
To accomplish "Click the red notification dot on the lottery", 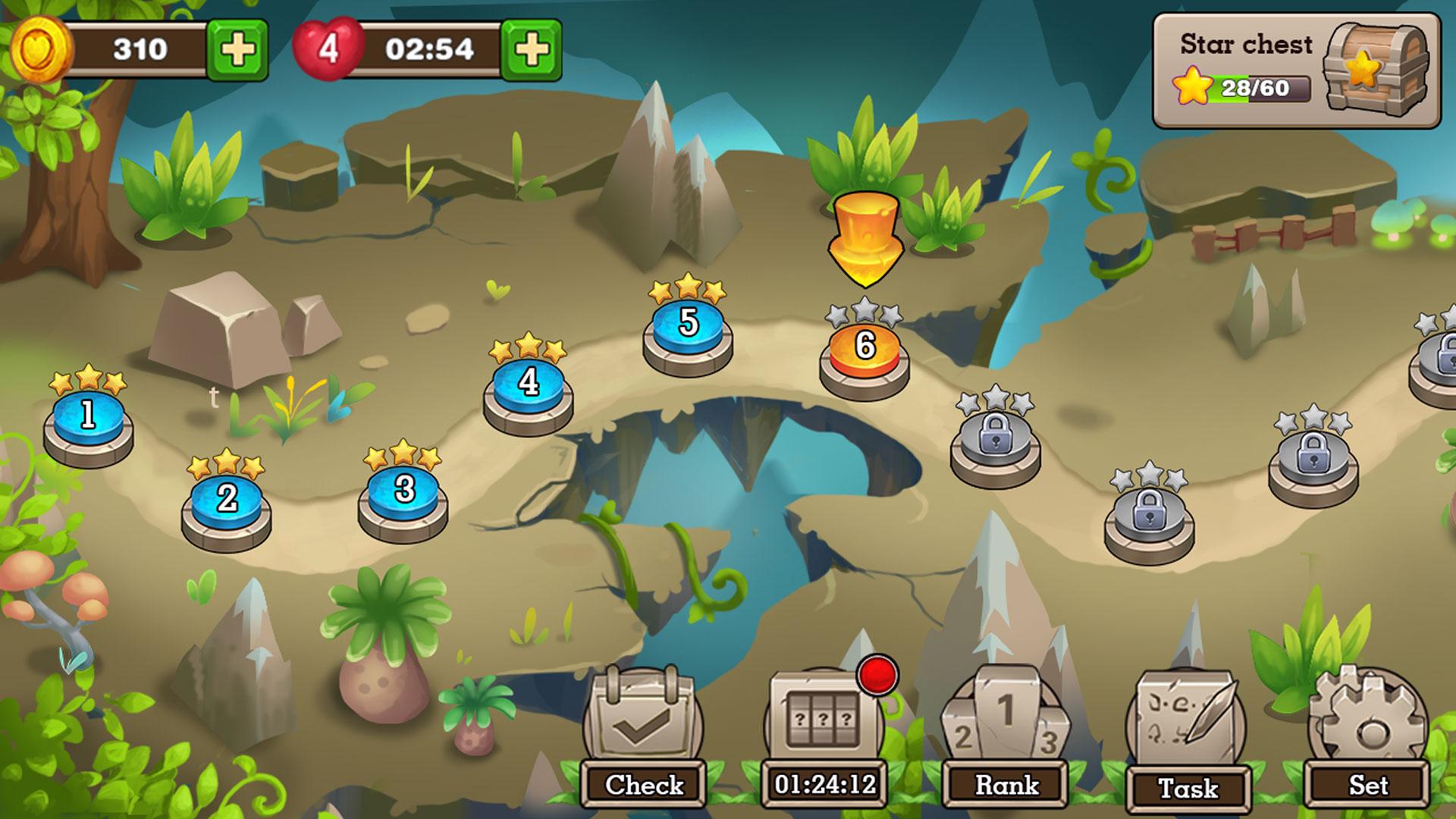I will tap(878, 675).
